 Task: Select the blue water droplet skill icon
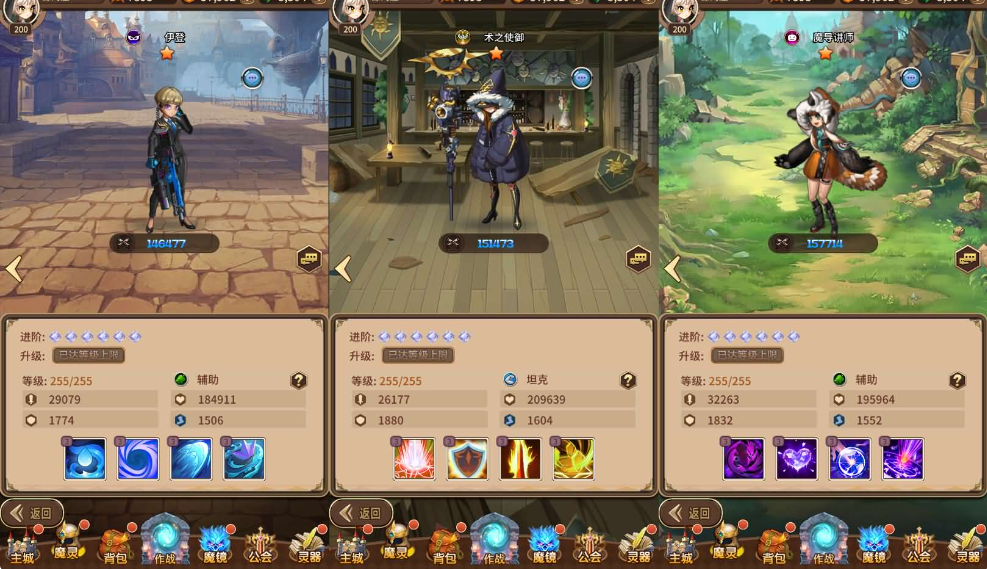(85, 459)
